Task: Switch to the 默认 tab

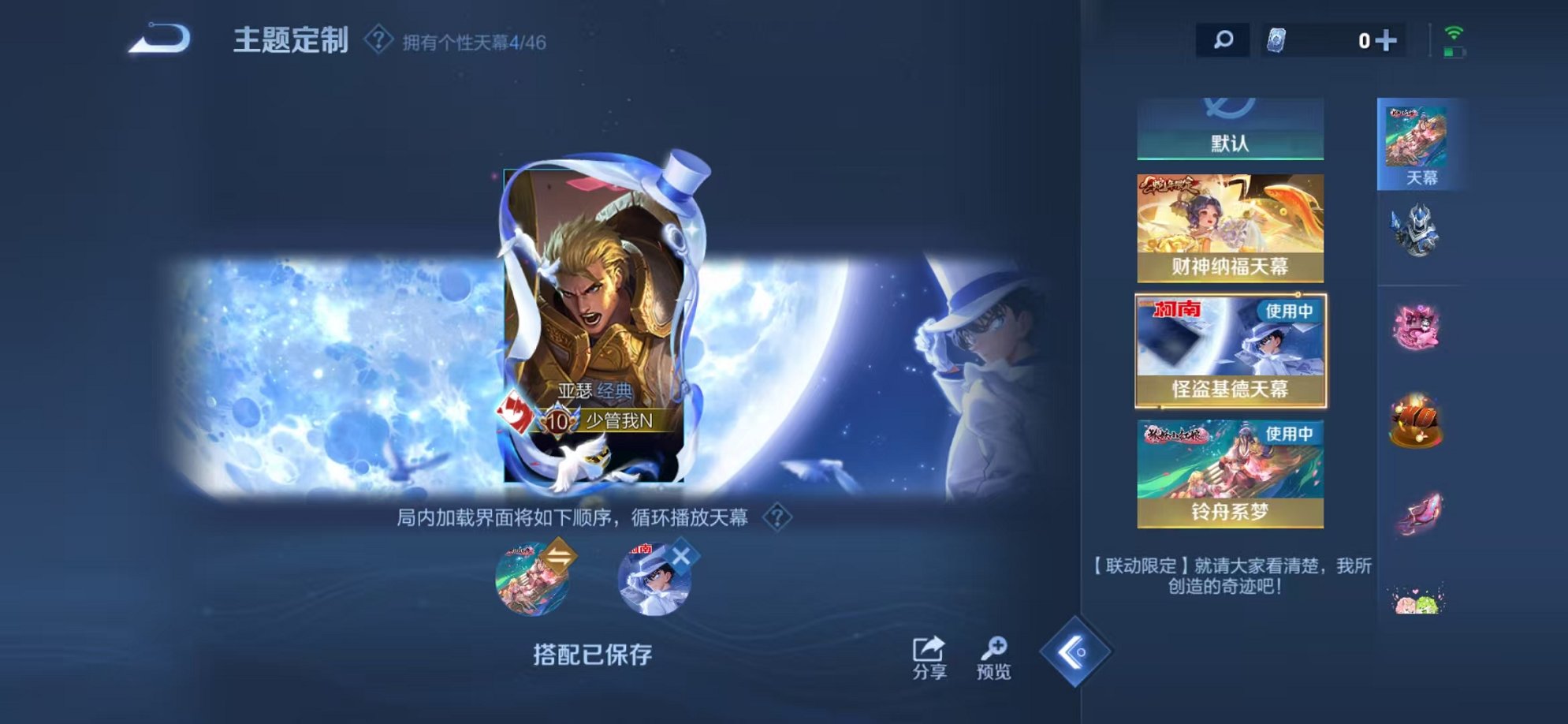Action: point(1228,143)
